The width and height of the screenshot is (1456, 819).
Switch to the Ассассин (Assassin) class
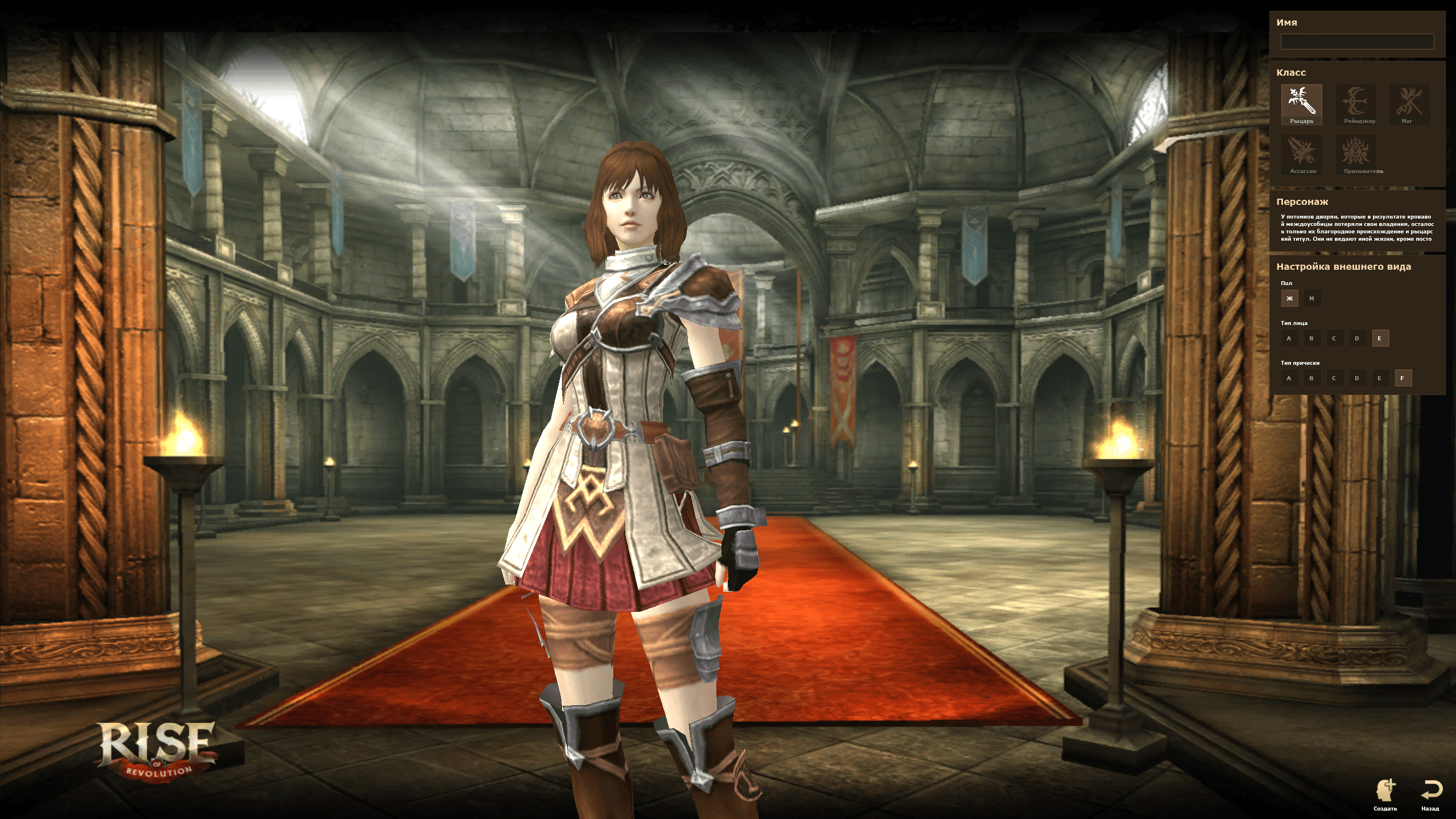pos(1301,154)
